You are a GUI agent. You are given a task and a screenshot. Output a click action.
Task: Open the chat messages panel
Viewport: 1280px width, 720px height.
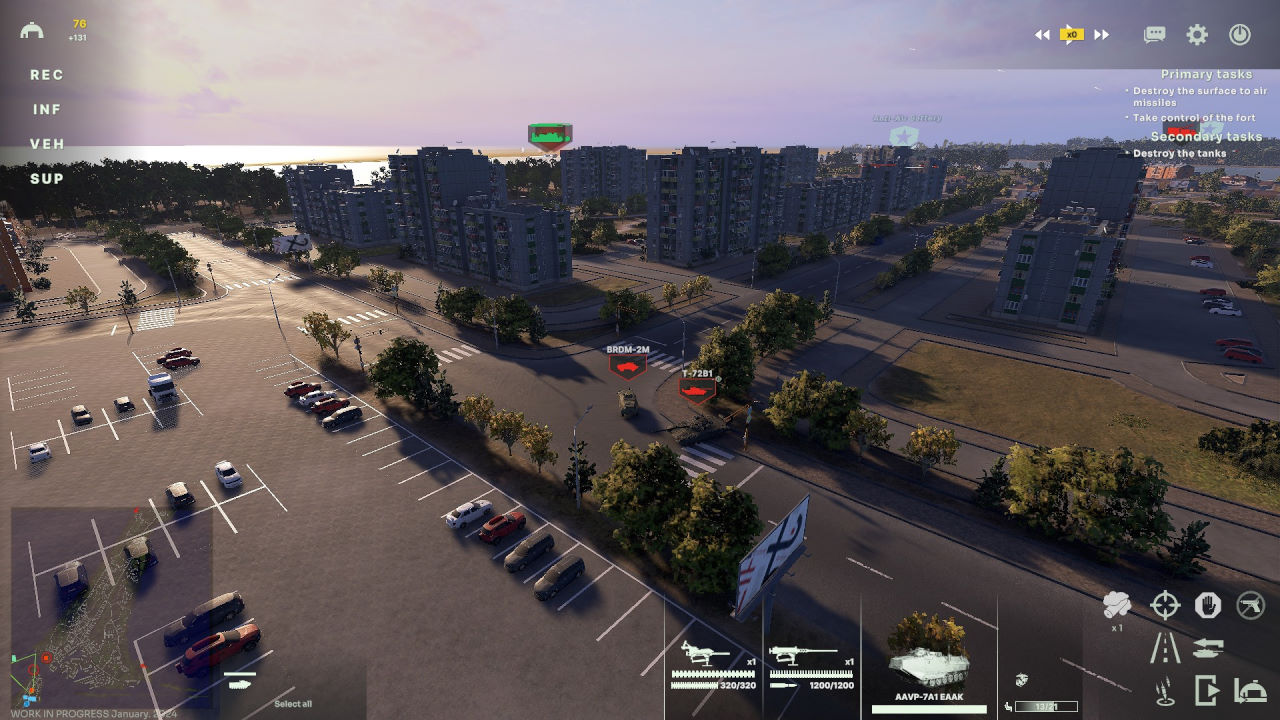pyautogui.click(x=1155, y=35)
